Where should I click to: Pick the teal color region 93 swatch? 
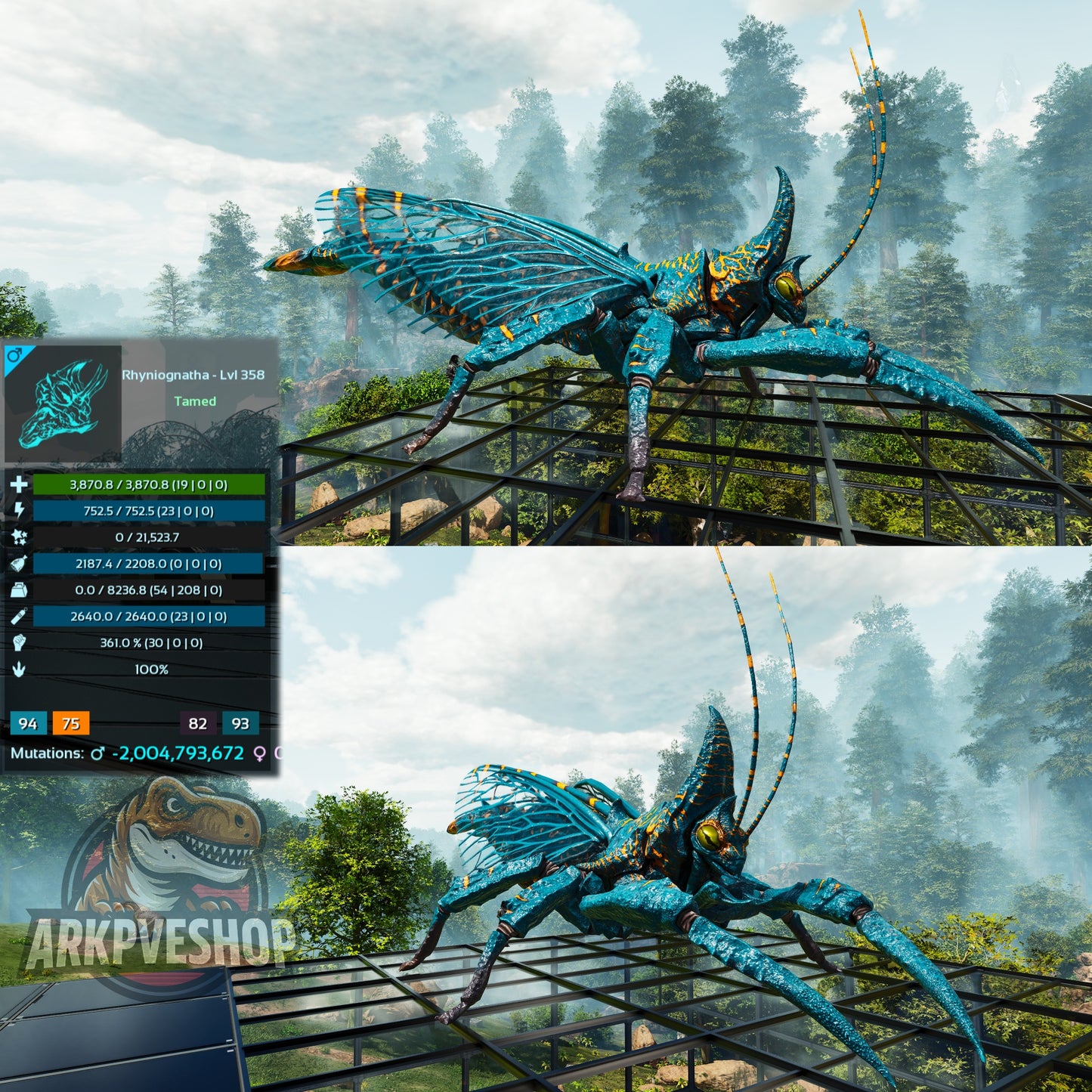pyautogui.click(x=240, y=723)
